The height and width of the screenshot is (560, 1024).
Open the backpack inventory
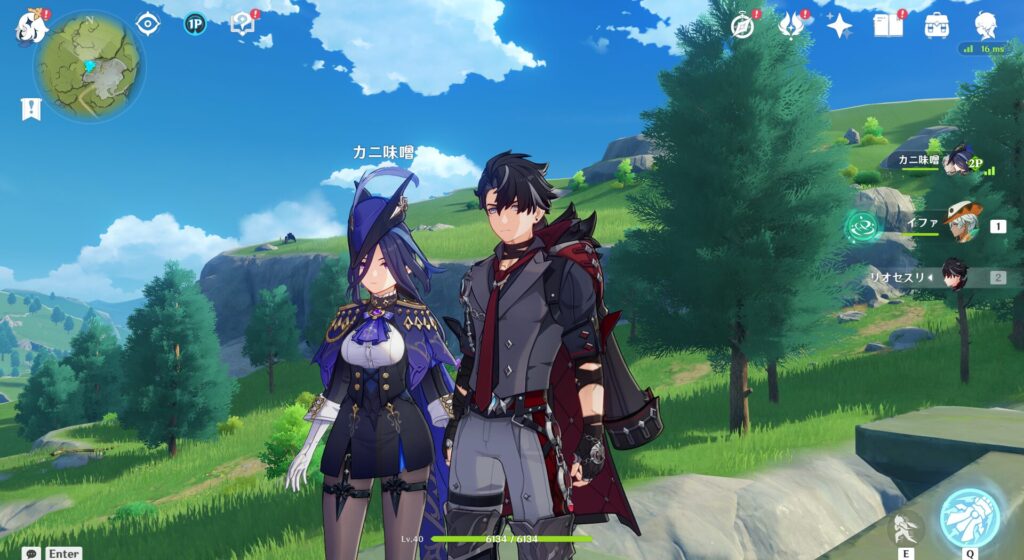937,26
